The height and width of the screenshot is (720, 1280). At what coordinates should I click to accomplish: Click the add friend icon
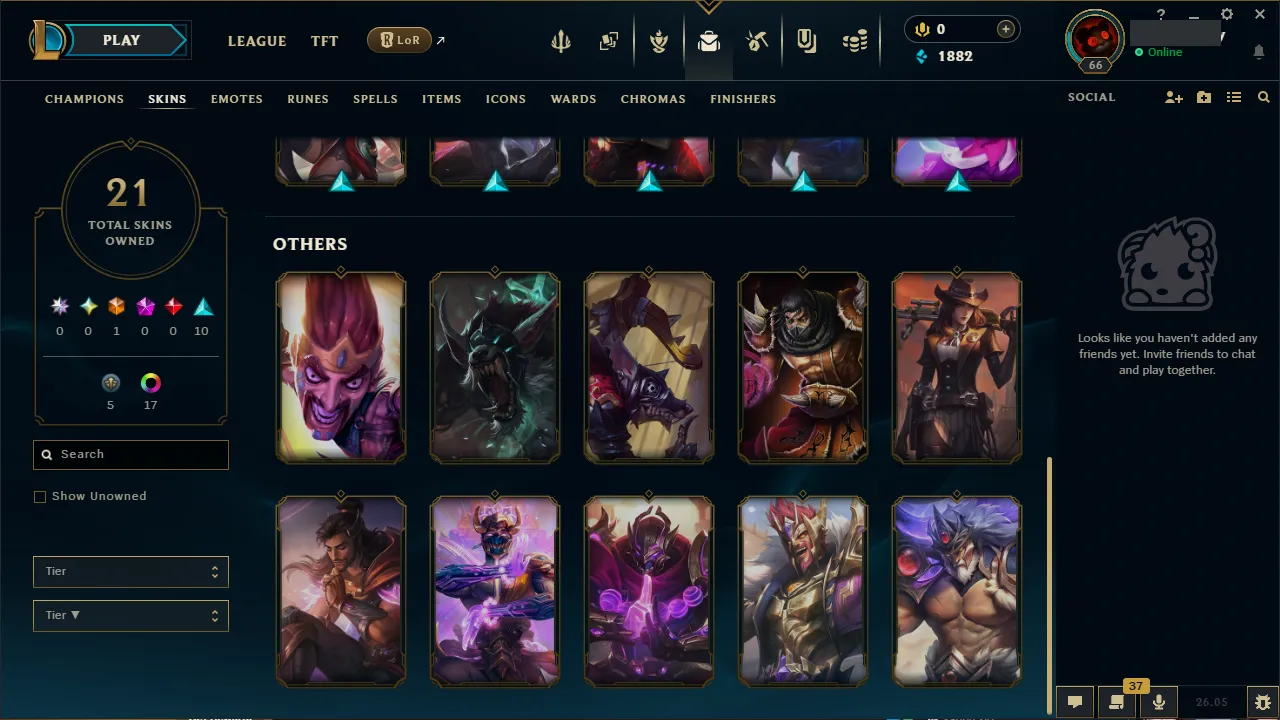tap(1173, 97)
